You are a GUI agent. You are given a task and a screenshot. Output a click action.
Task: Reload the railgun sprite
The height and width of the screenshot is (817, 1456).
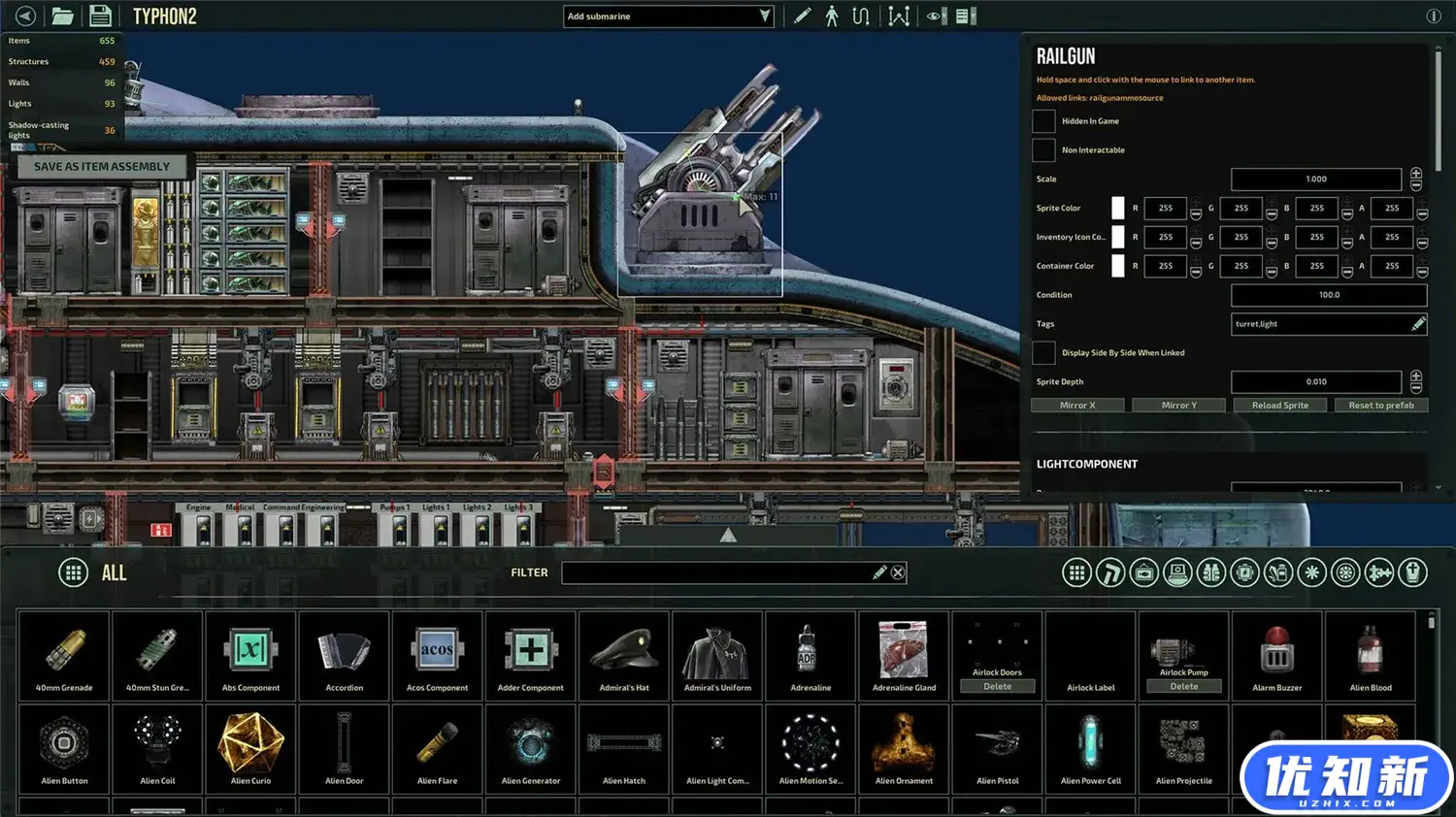[1279, 406]
